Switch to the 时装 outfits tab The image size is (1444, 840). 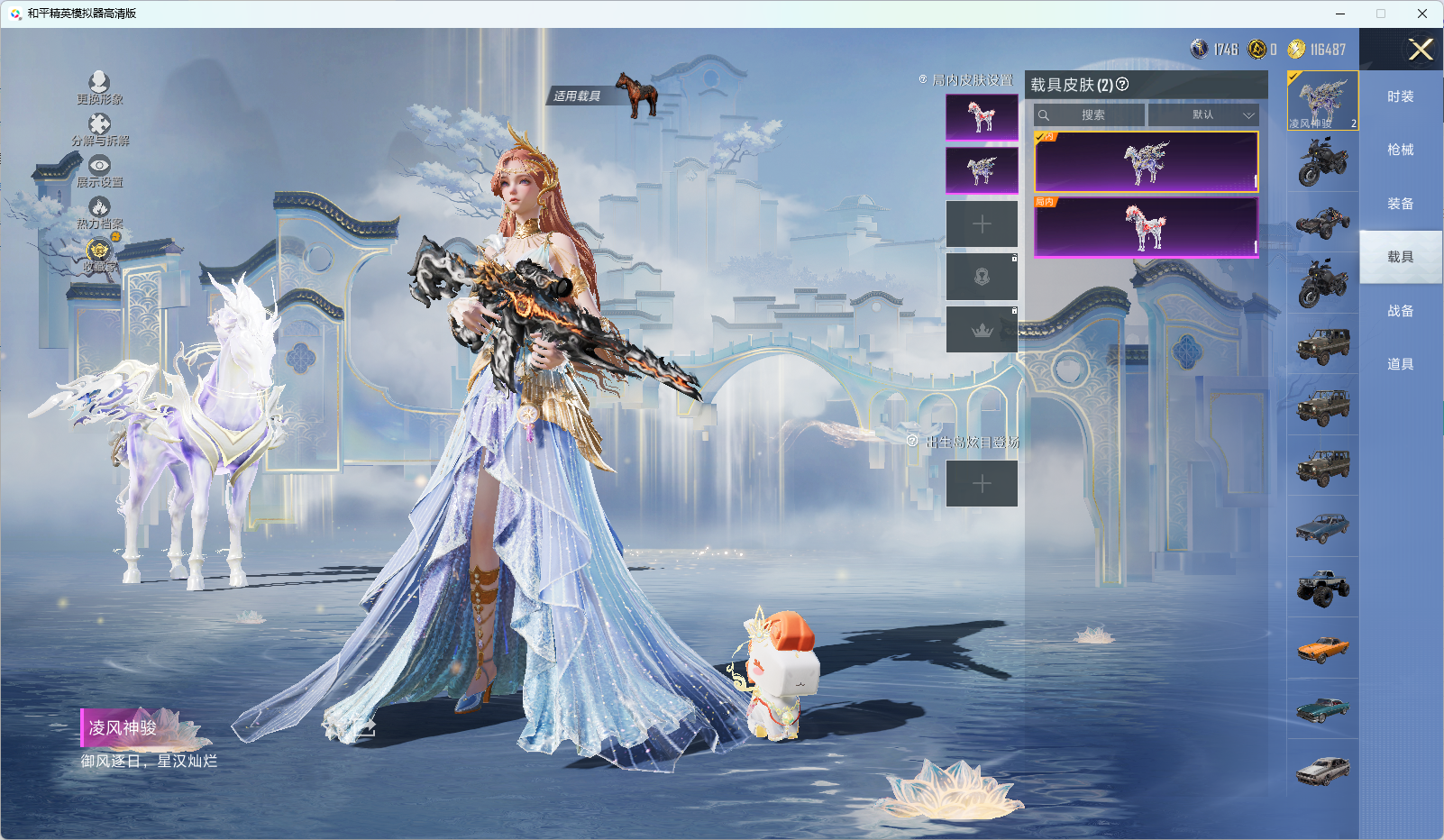pyautogui.click(x=1400, y=96)
